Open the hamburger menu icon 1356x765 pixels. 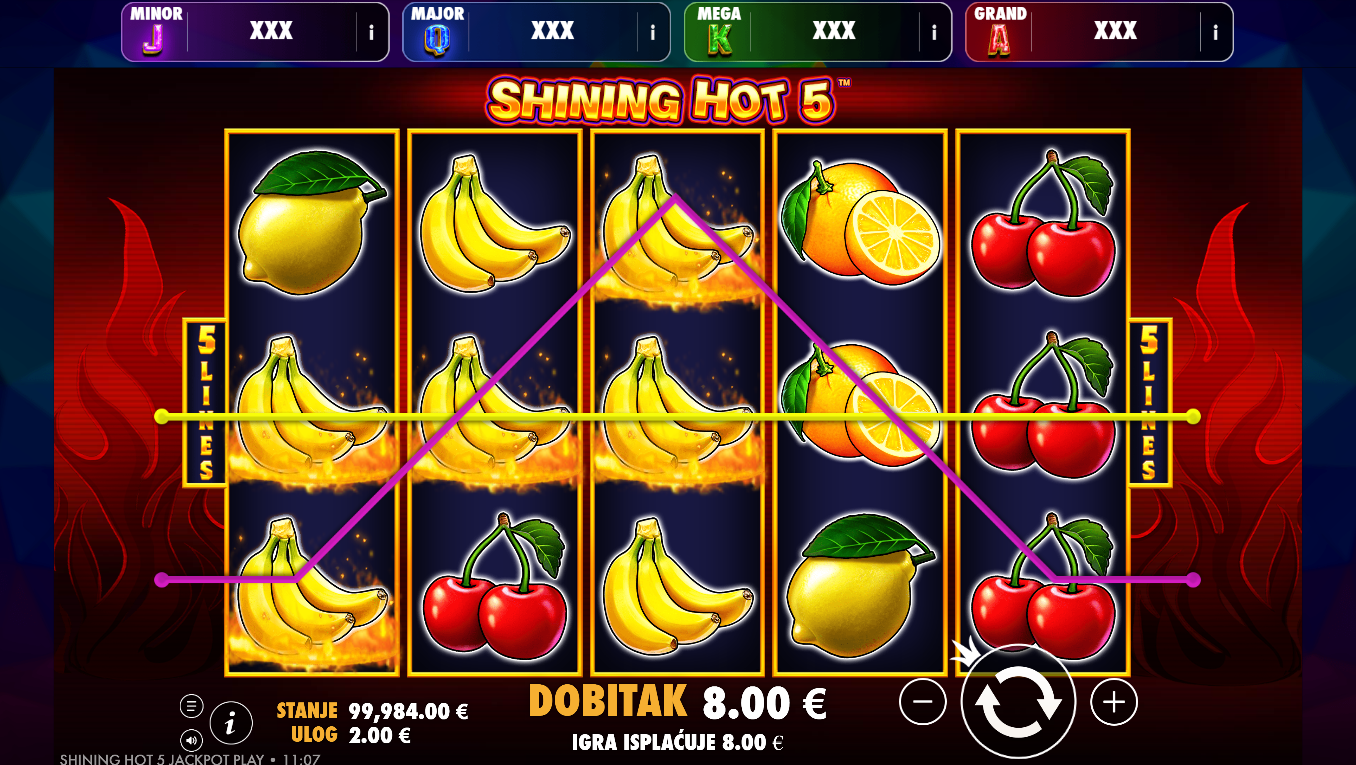191,706
